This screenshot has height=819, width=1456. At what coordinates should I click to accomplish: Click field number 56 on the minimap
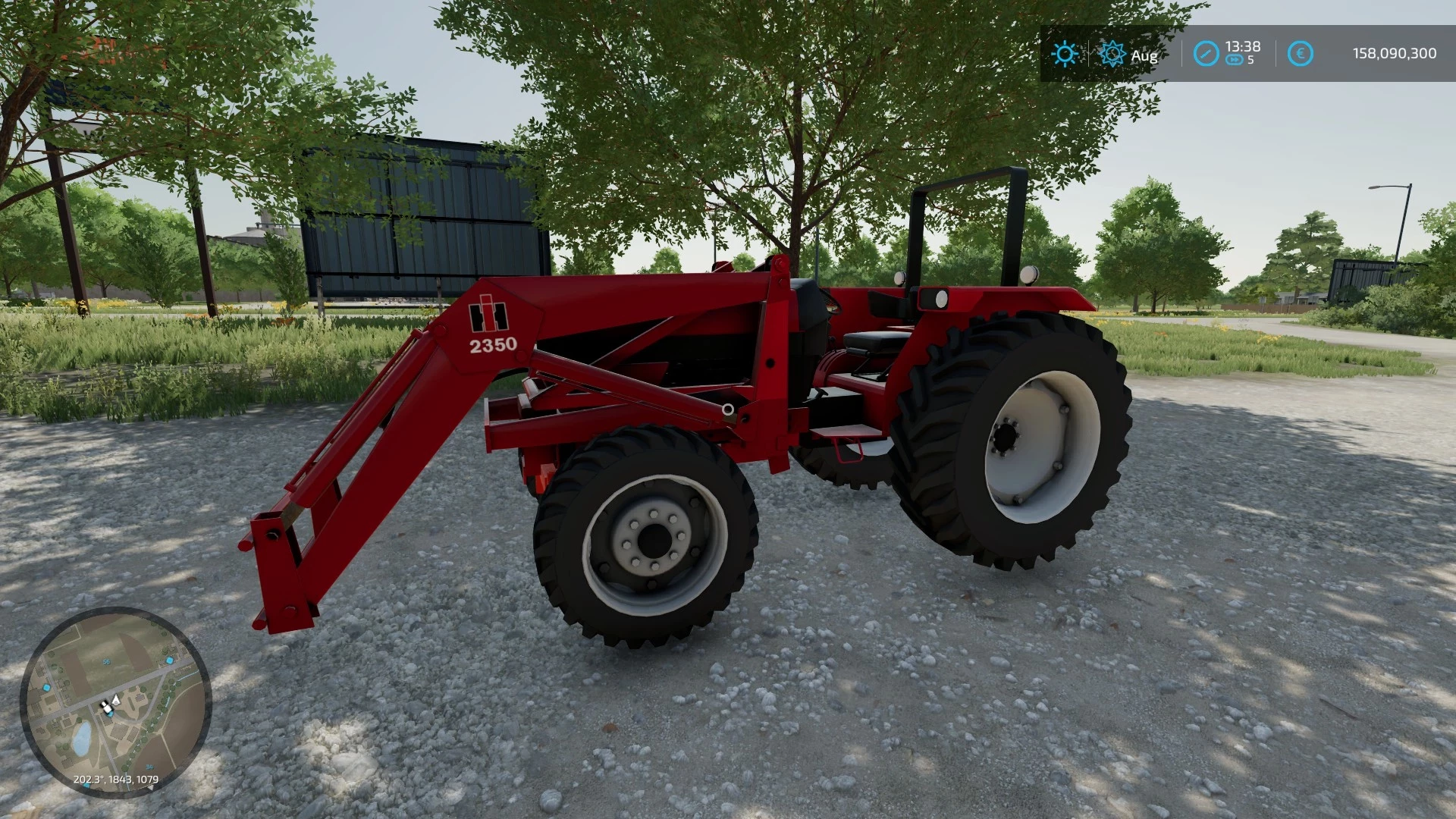(x=107, y=661)
